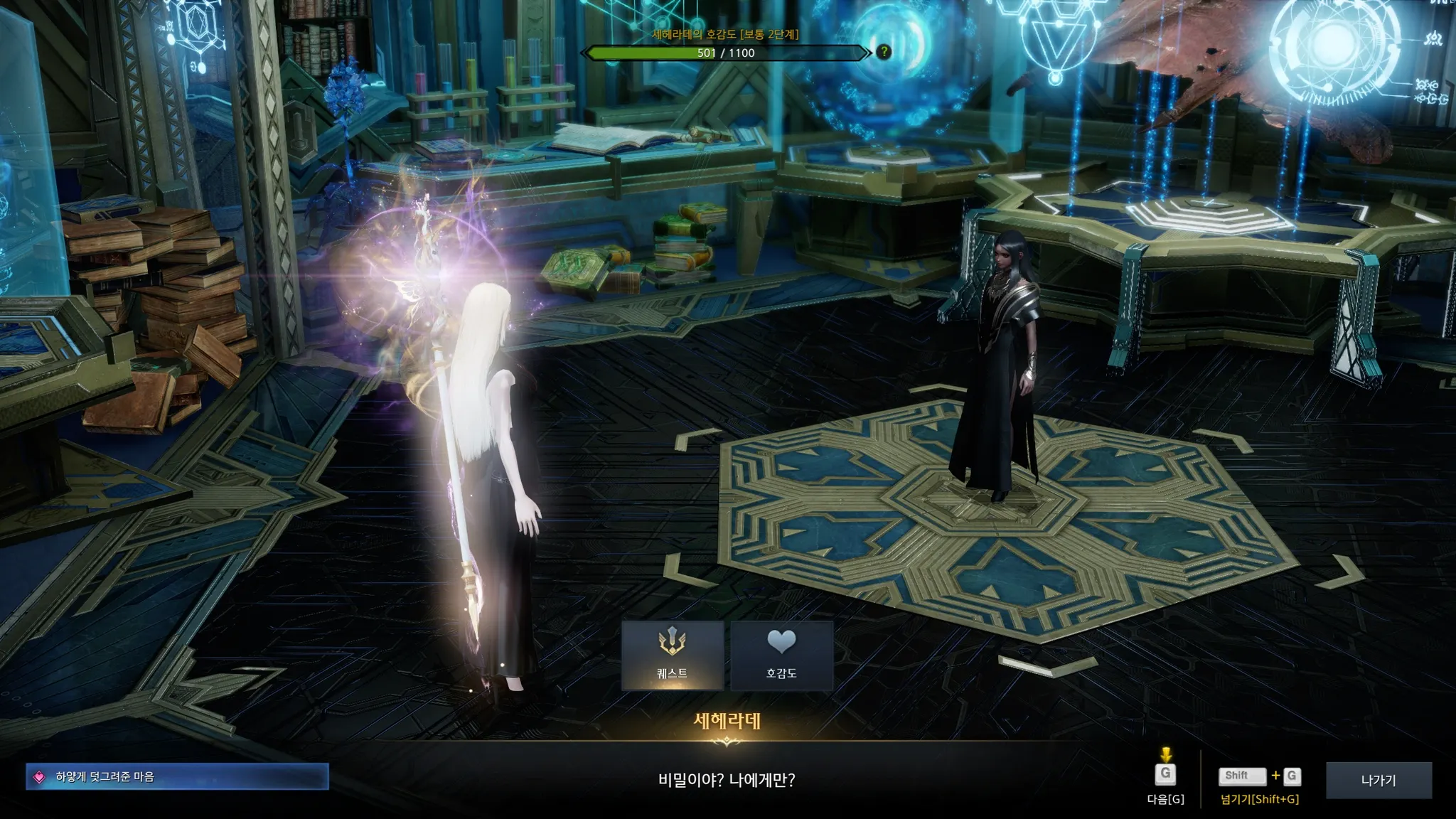Select the 하얗게 덧그려준 마음 quest tracker
The width and height of the screenshot is (1456, 819).
click(177, 776)
